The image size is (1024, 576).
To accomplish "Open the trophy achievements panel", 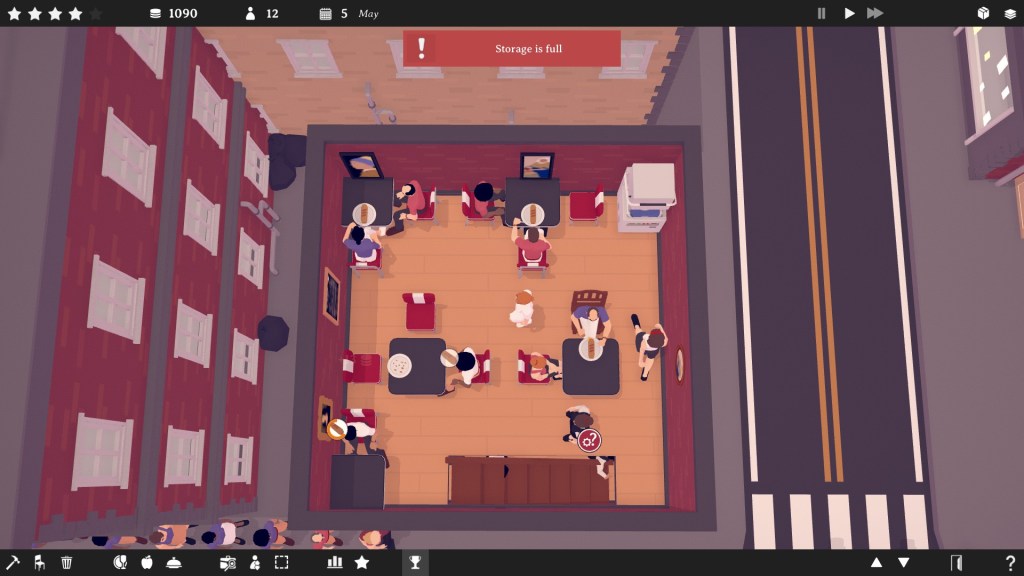I will 415,563.
